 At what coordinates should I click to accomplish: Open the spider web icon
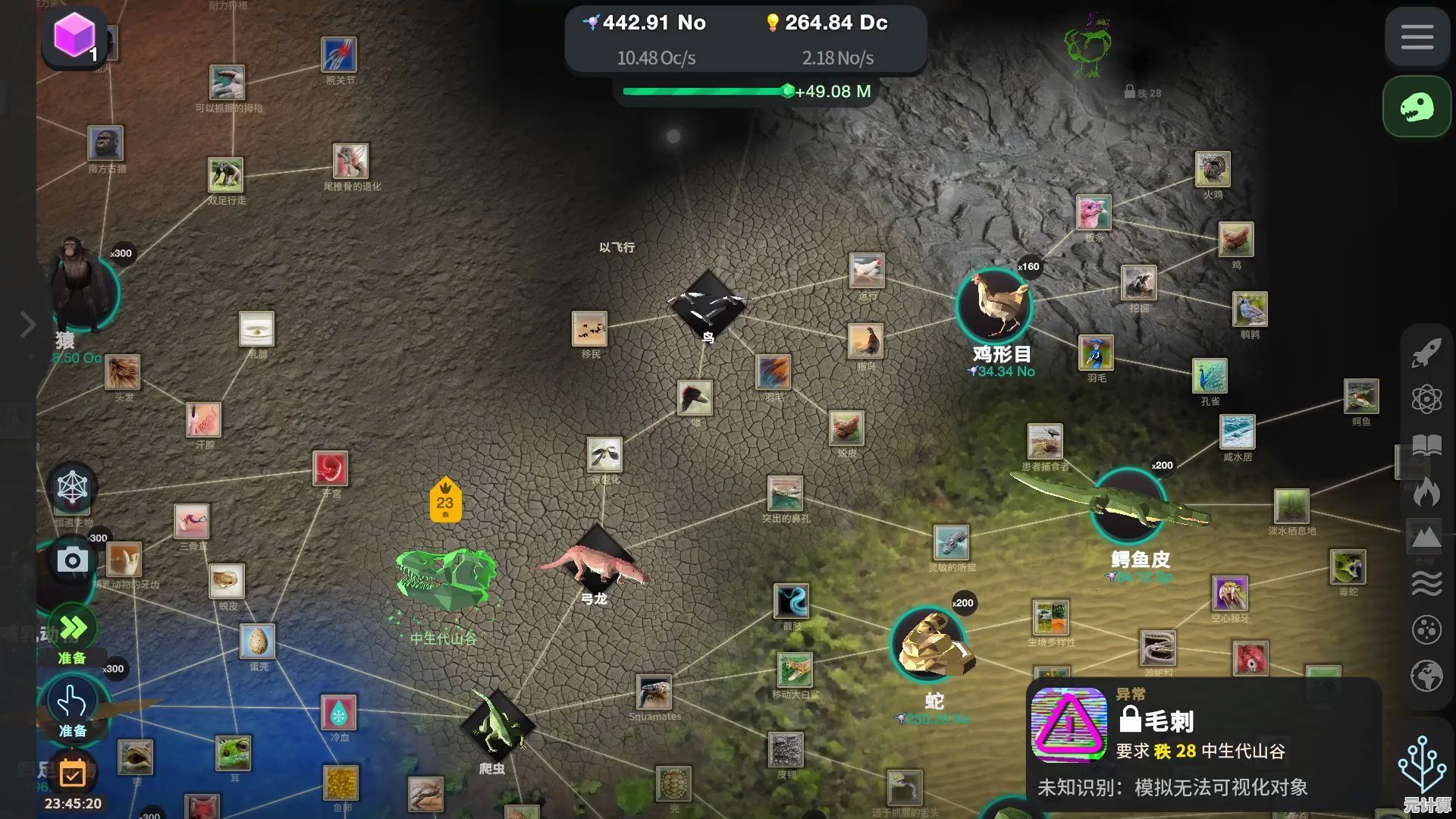(73, 488)
